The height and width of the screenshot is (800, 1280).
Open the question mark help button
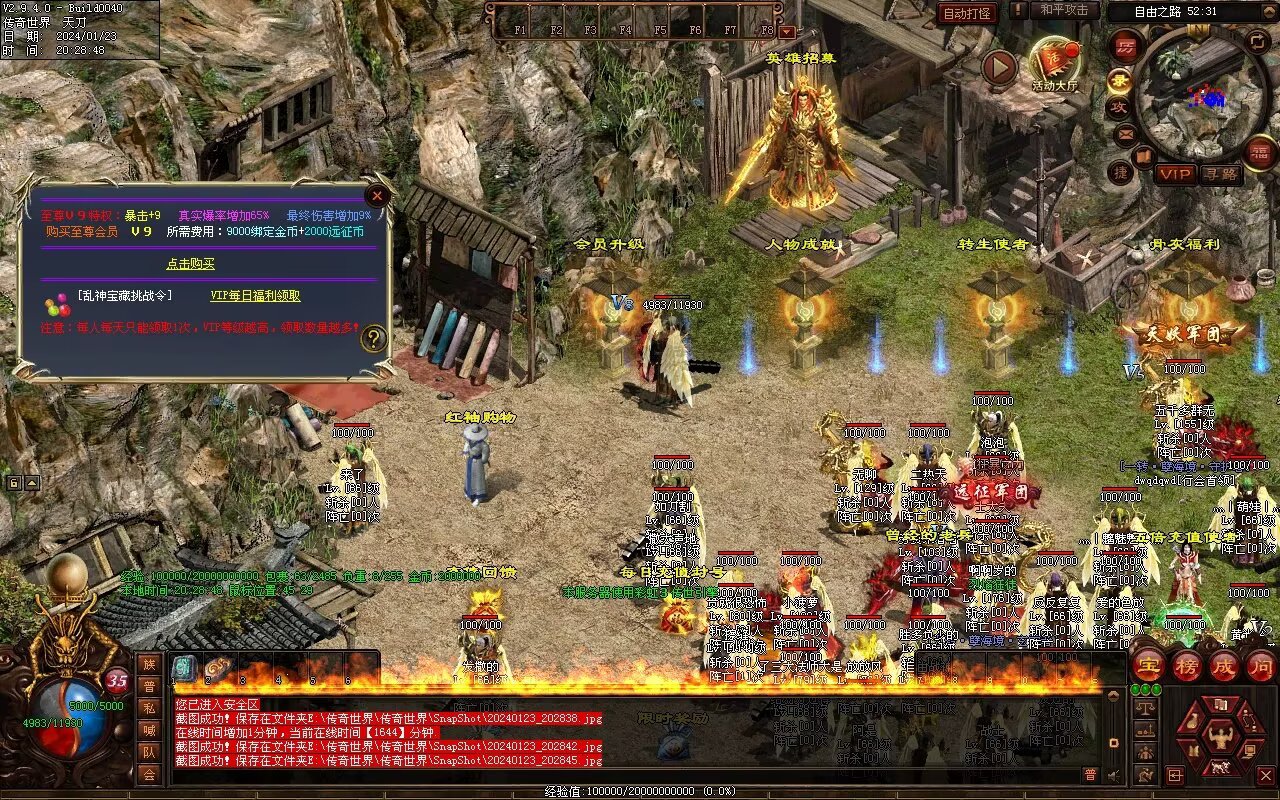pos(374,338)
